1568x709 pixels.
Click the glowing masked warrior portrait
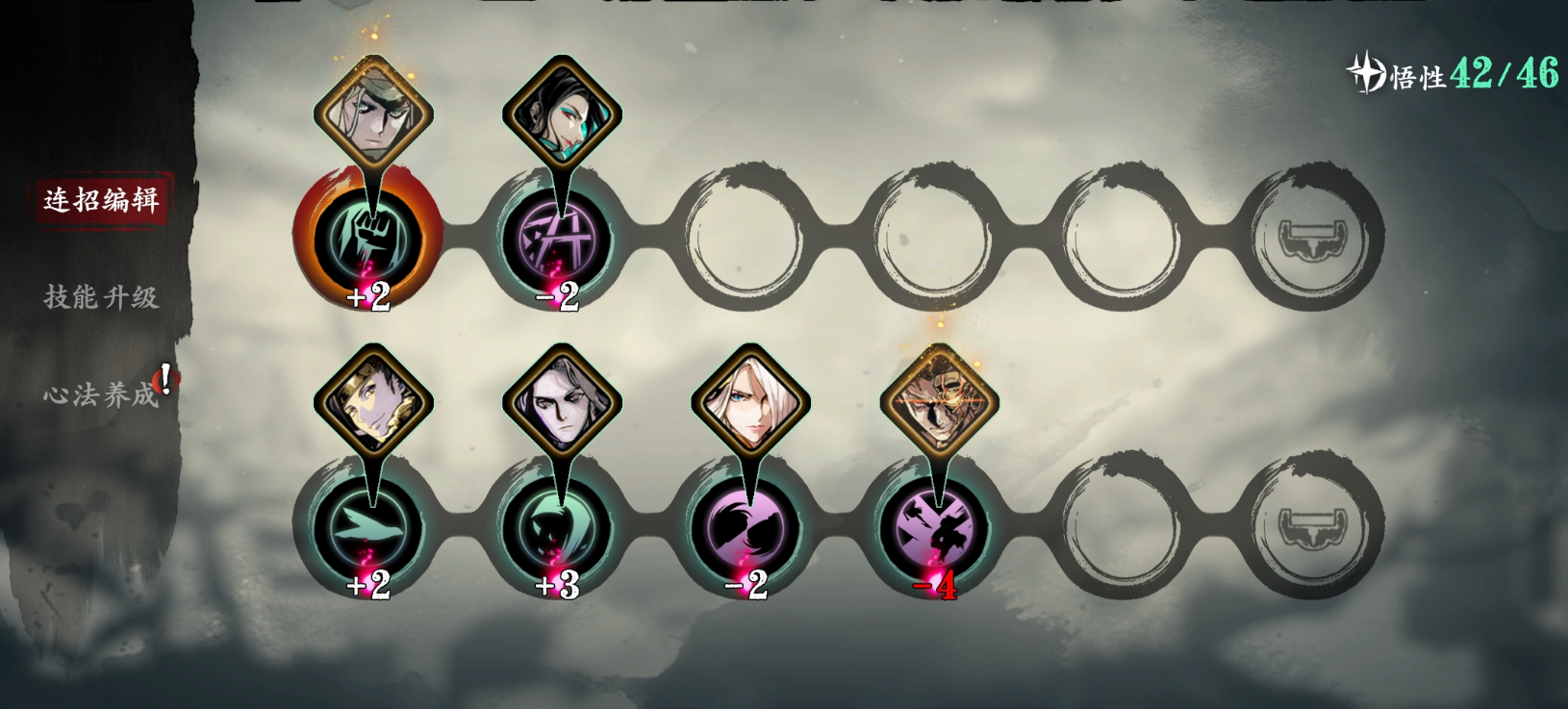[939, 404]
